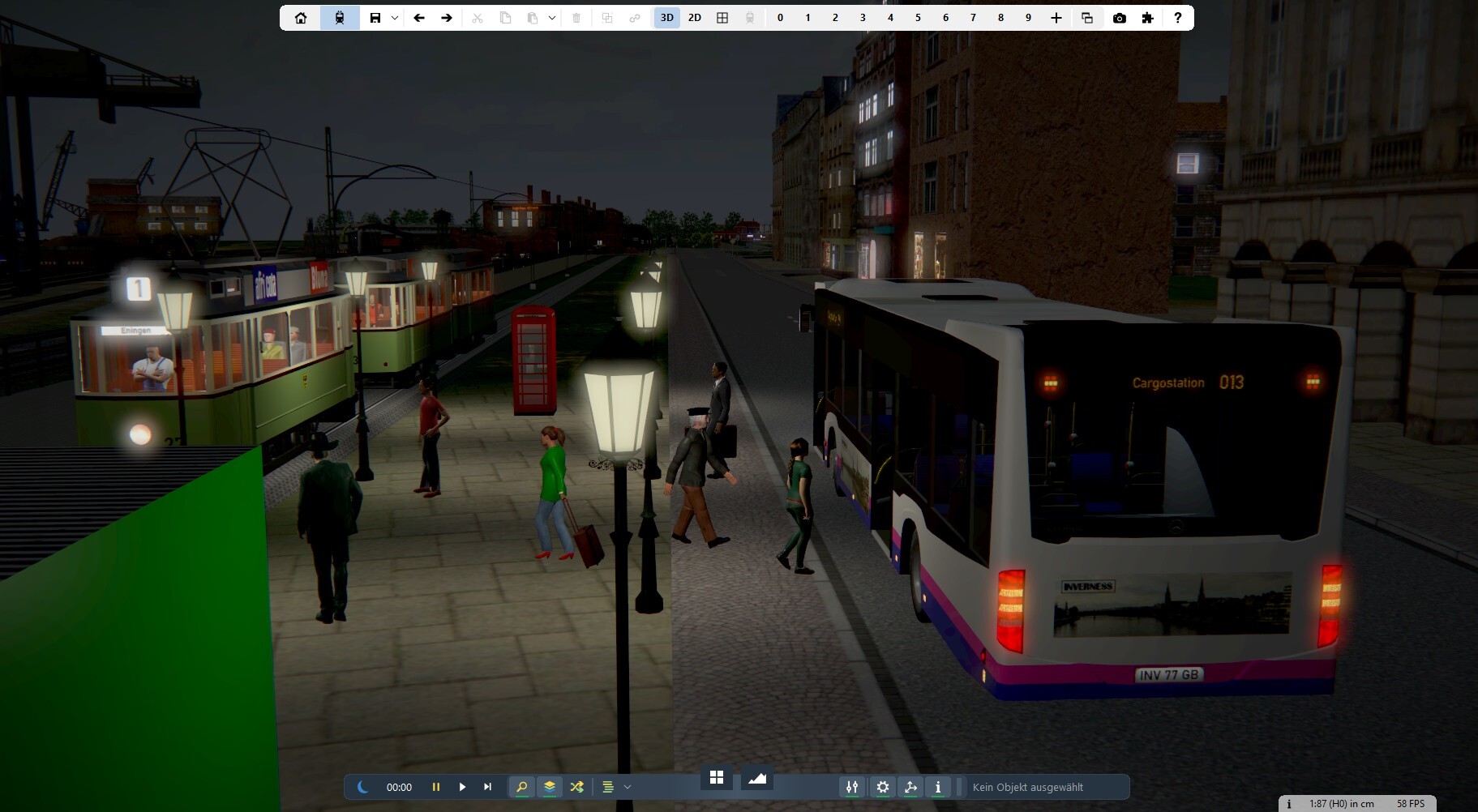Skip forward with the step button
Image resolution: width=1478 pixels, height=812 pixels.
[487, 787]
